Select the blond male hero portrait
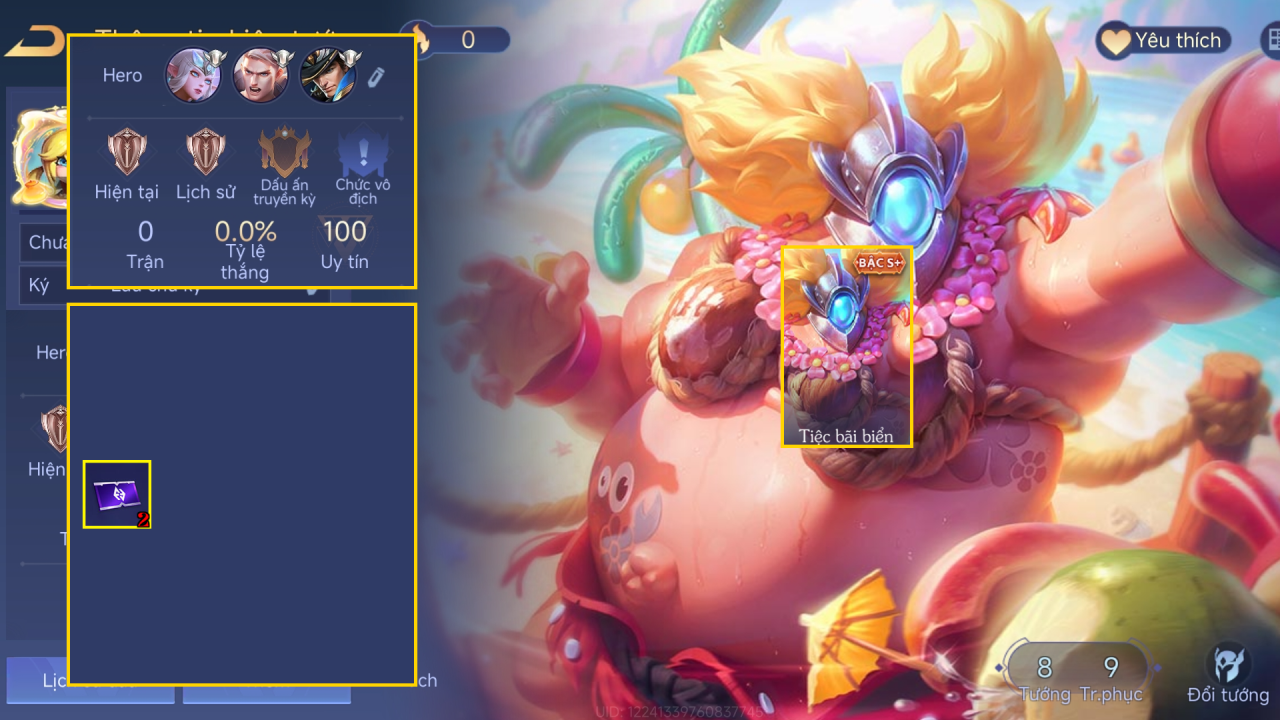 point(260,75)
